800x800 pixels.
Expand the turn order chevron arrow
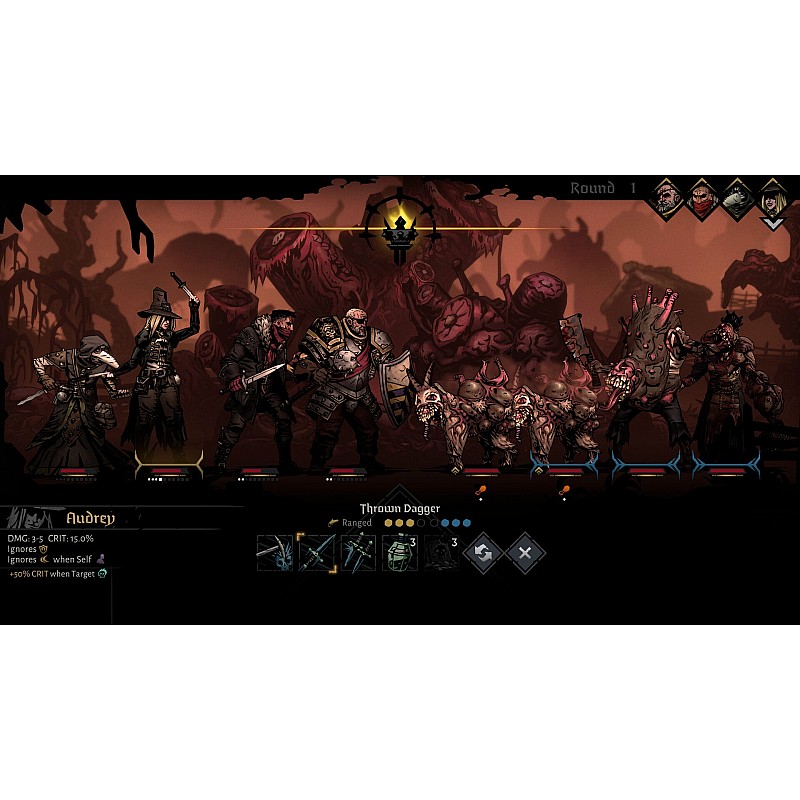click(x=772, y=224)
